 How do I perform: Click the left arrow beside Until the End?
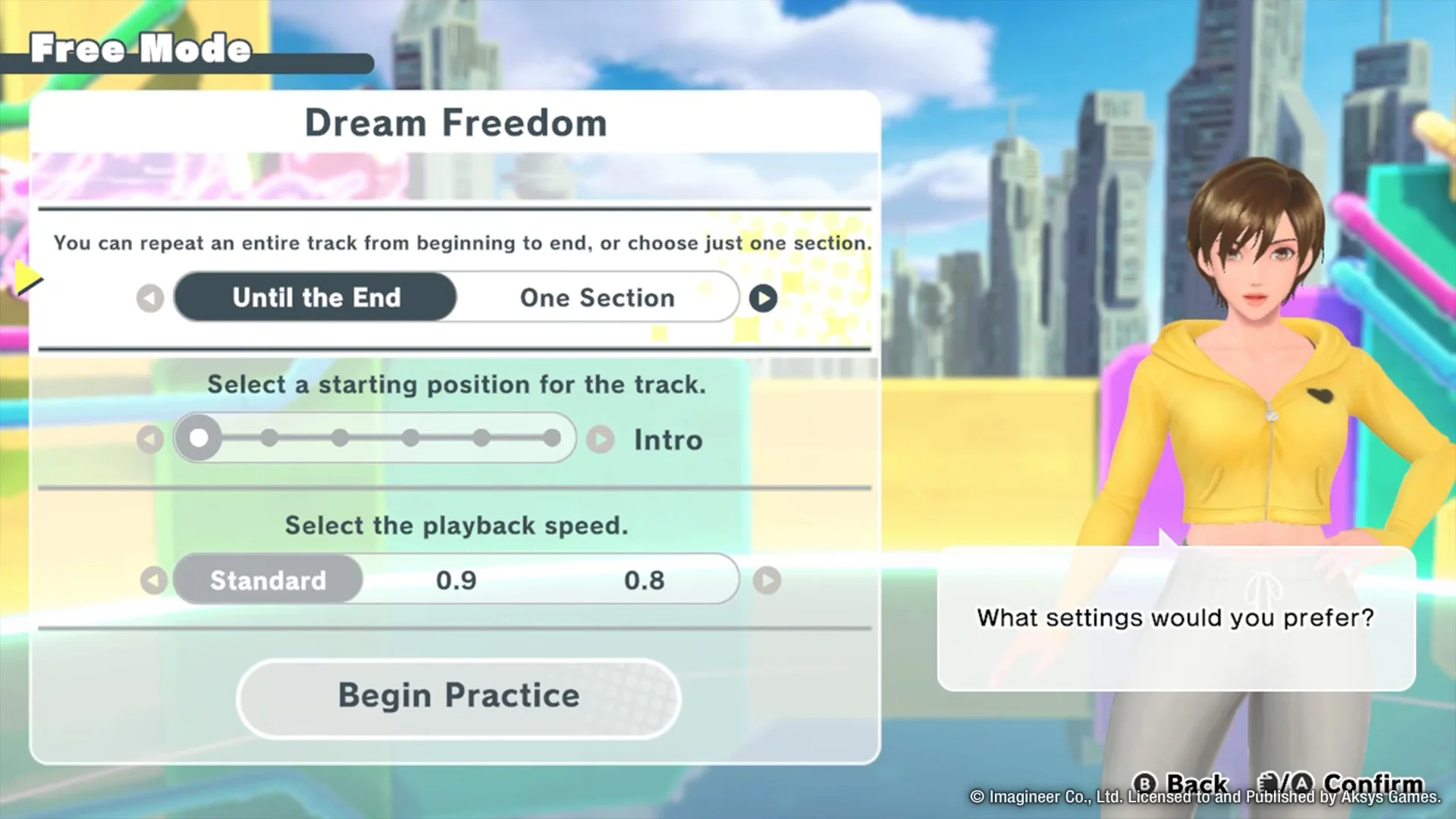149,297
